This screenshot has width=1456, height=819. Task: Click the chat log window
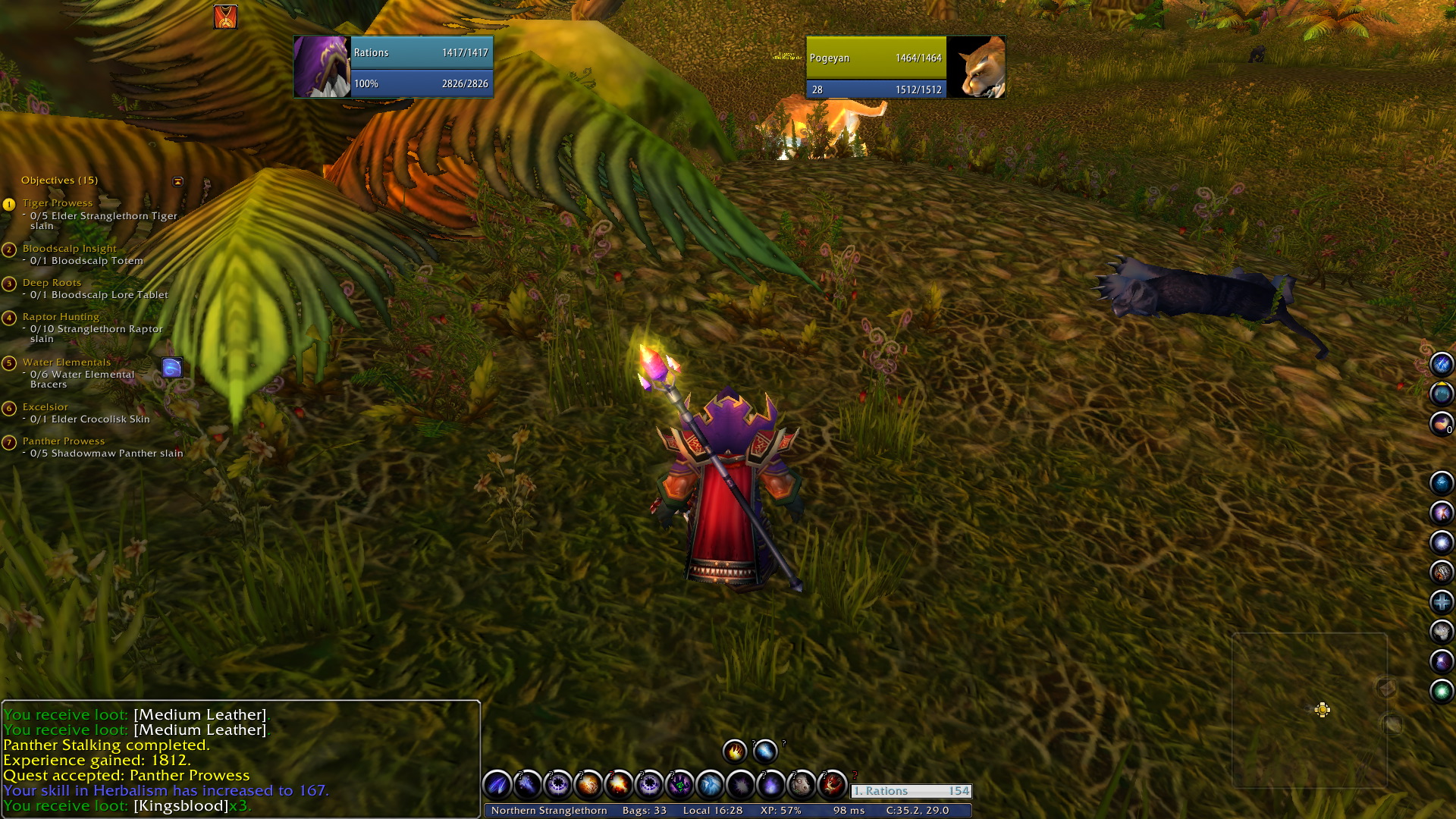(240, 758)
